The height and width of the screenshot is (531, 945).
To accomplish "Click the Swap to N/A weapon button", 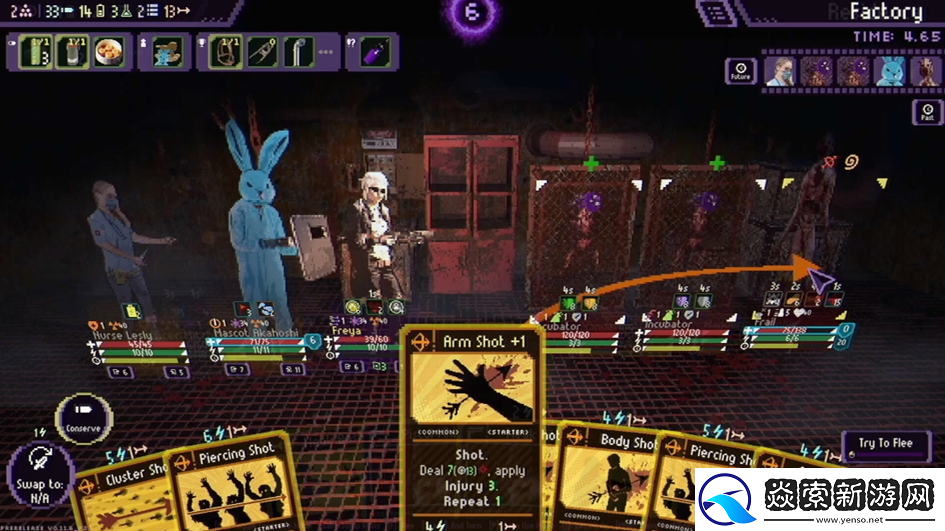I will pos(40,472).
